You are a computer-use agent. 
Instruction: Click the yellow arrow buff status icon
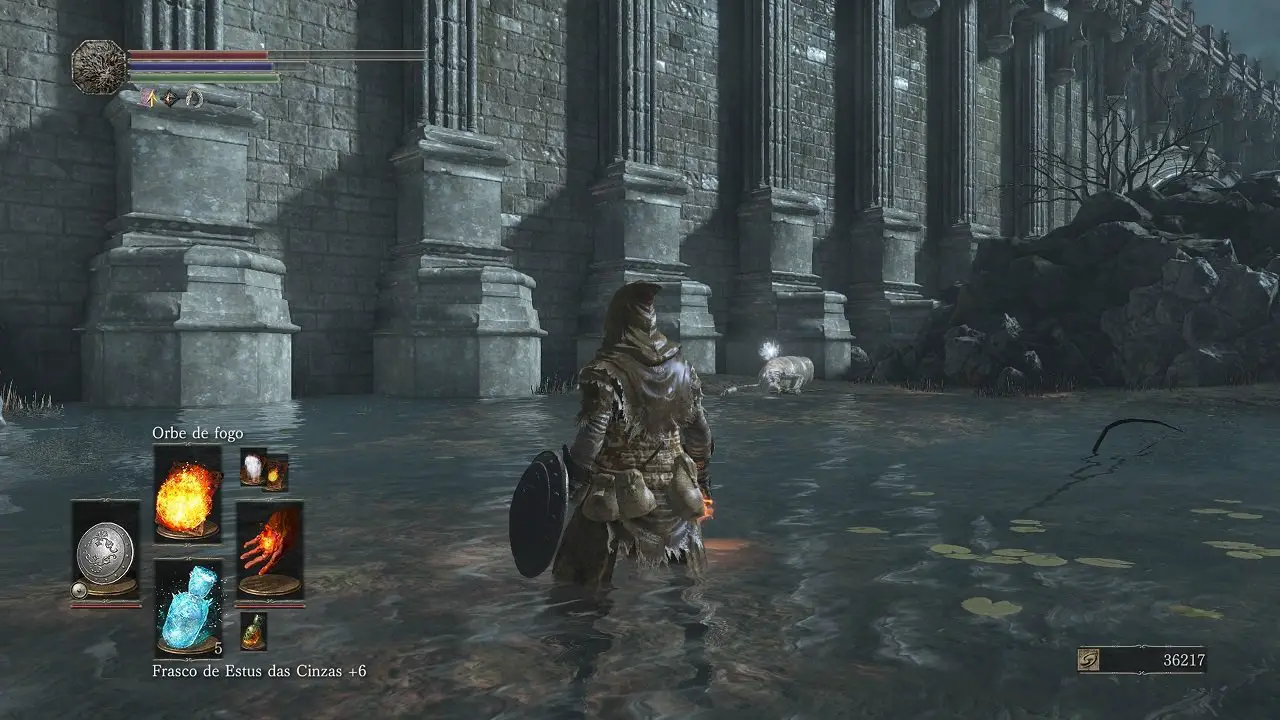[149, 98]
